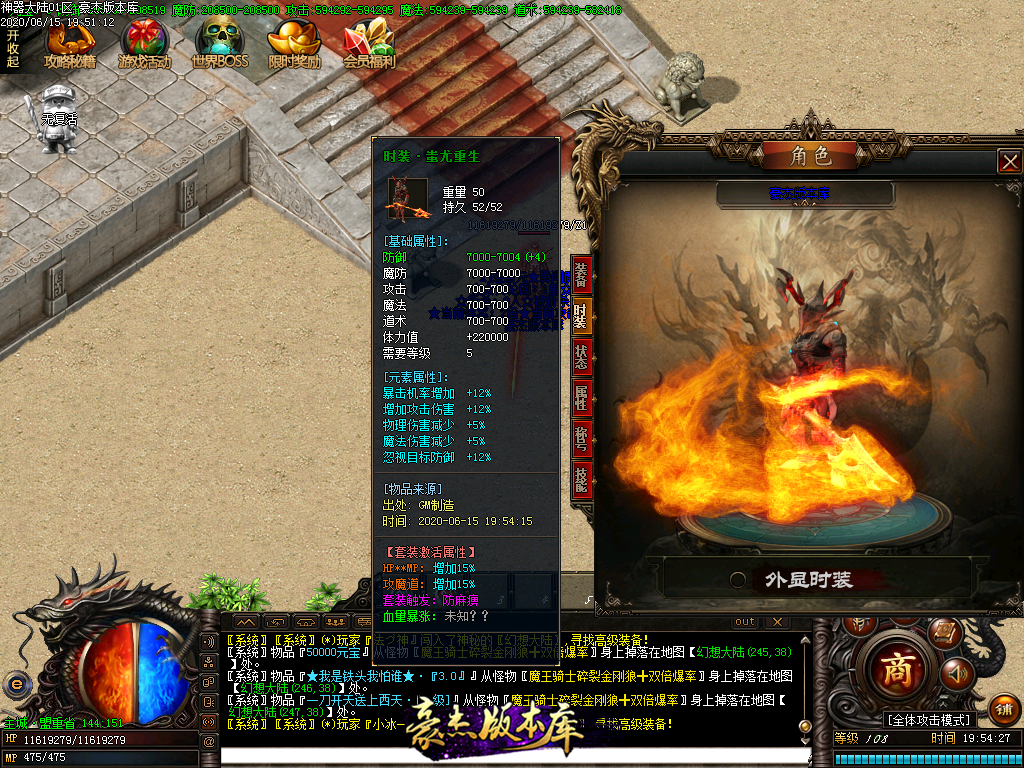
Task: Show the 属性 attributes tab
Action: click(581, 398)
